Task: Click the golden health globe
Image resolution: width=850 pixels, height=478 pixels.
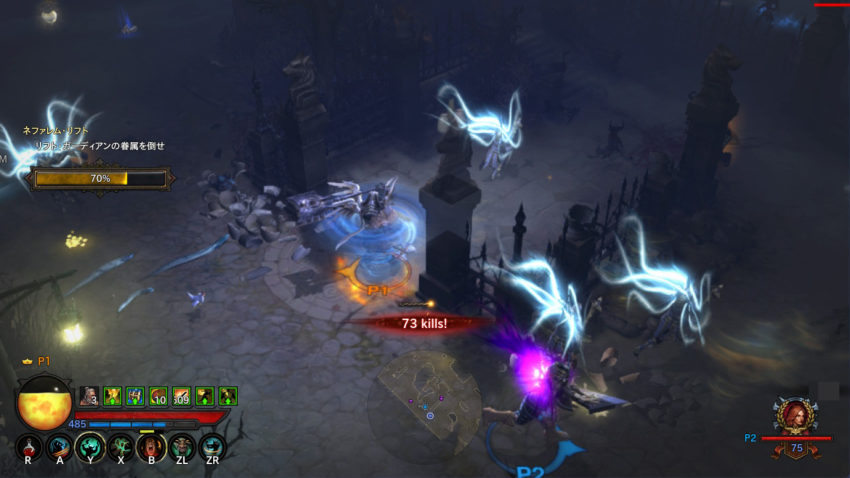Action: [43, 403]
